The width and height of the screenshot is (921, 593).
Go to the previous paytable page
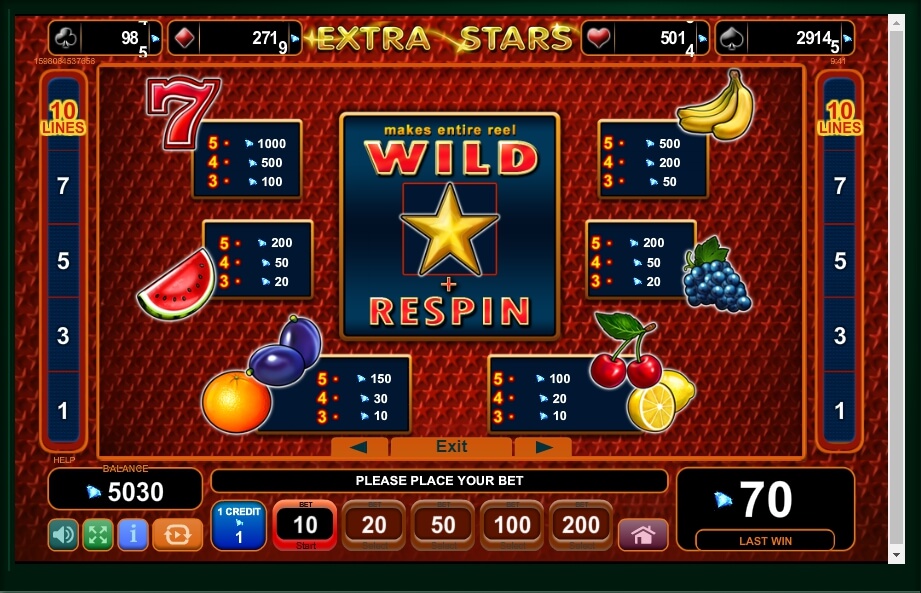[359, 447]
